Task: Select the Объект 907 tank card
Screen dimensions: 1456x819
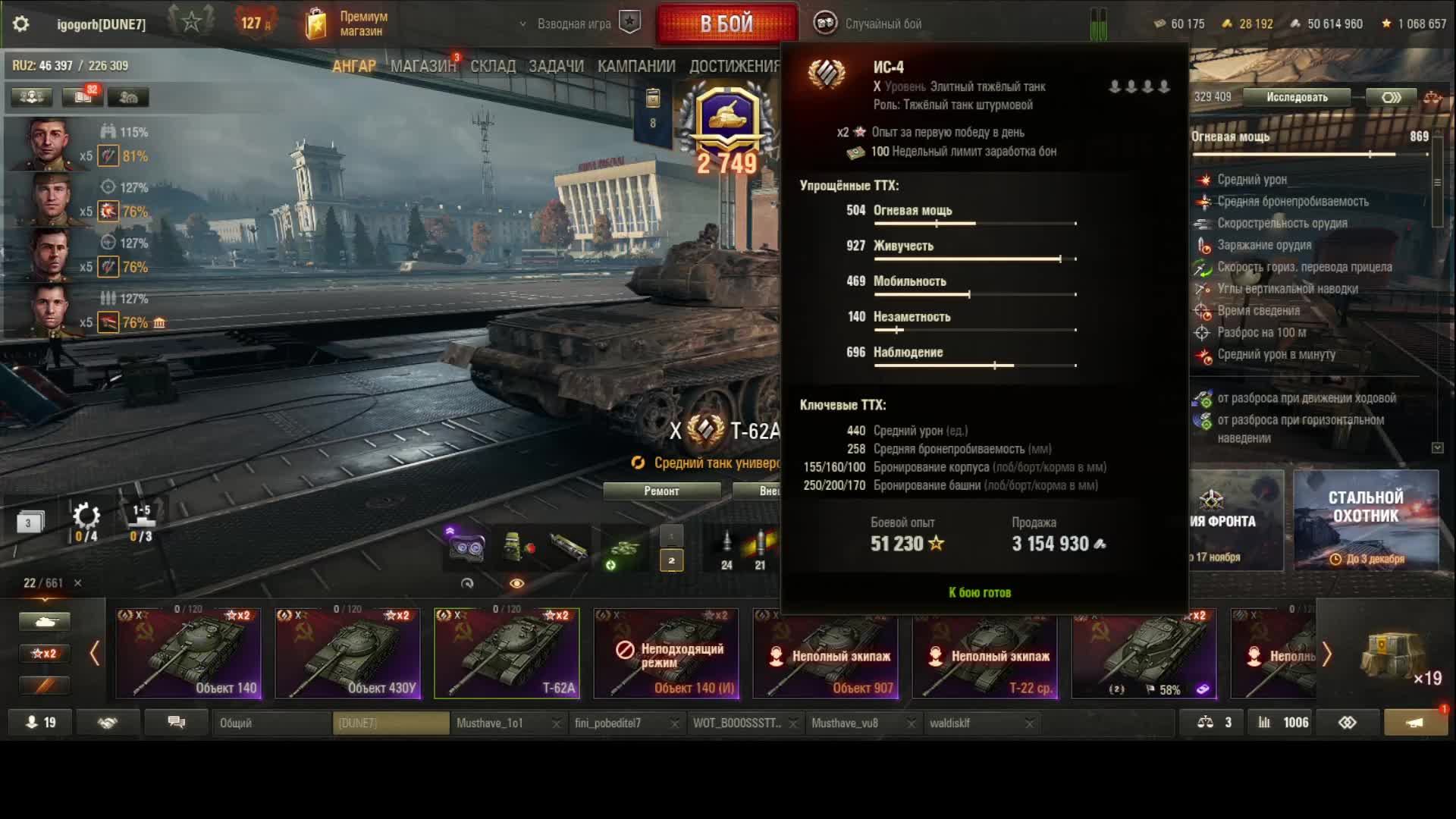Action: click(x=825, y=653)
